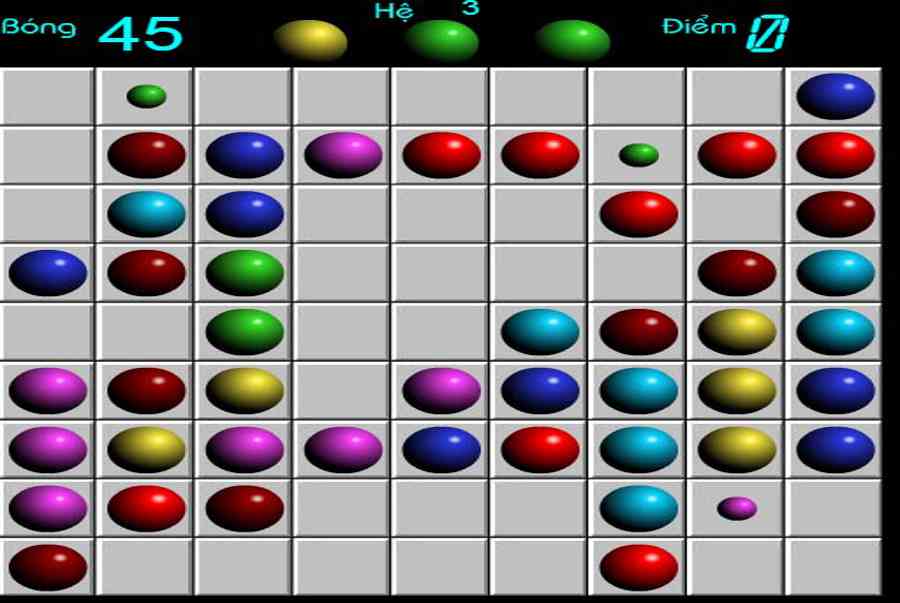Choose the cyan ball between red and yellow balls
This screenshot has height=603, width=900.
point(638,449)
